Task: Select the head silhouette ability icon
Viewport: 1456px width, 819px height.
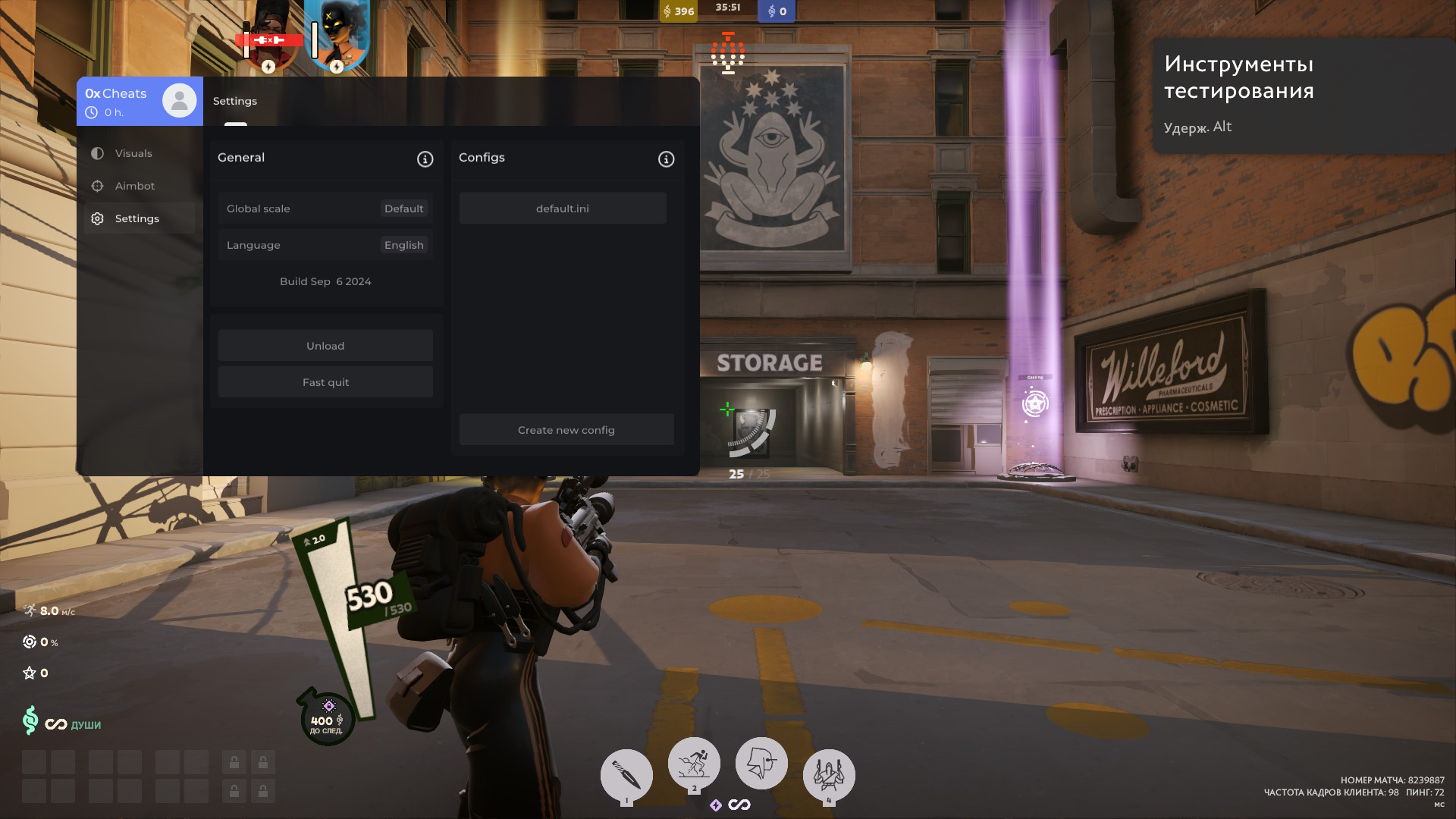Action: (761, 763)
